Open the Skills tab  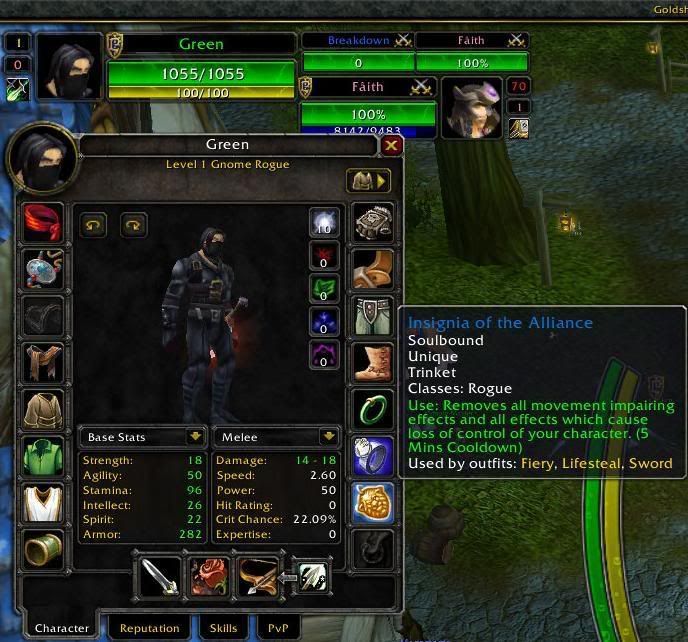tap(223, 629)
